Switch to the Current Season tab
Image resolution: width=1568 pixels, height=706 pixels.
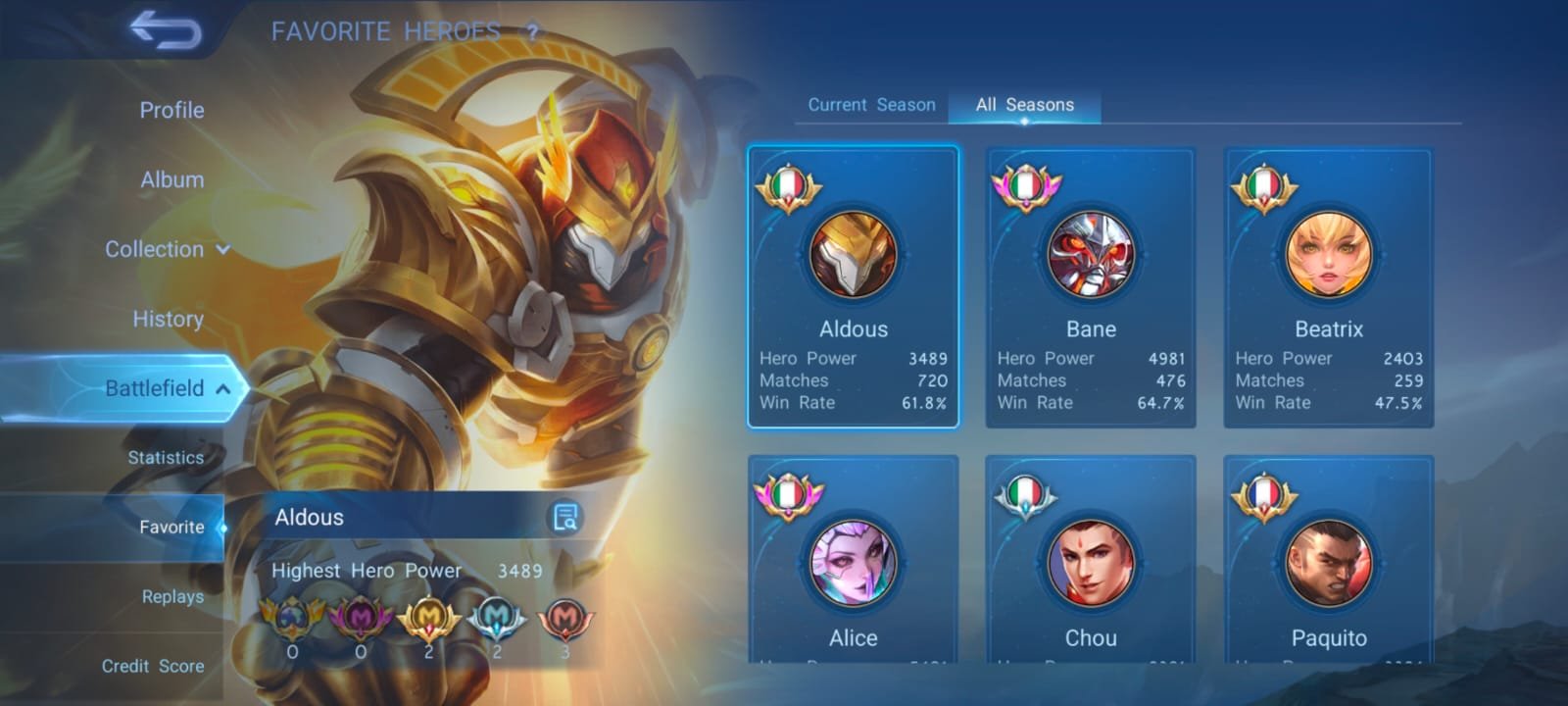pyautogui.click(x=870, y=104)
